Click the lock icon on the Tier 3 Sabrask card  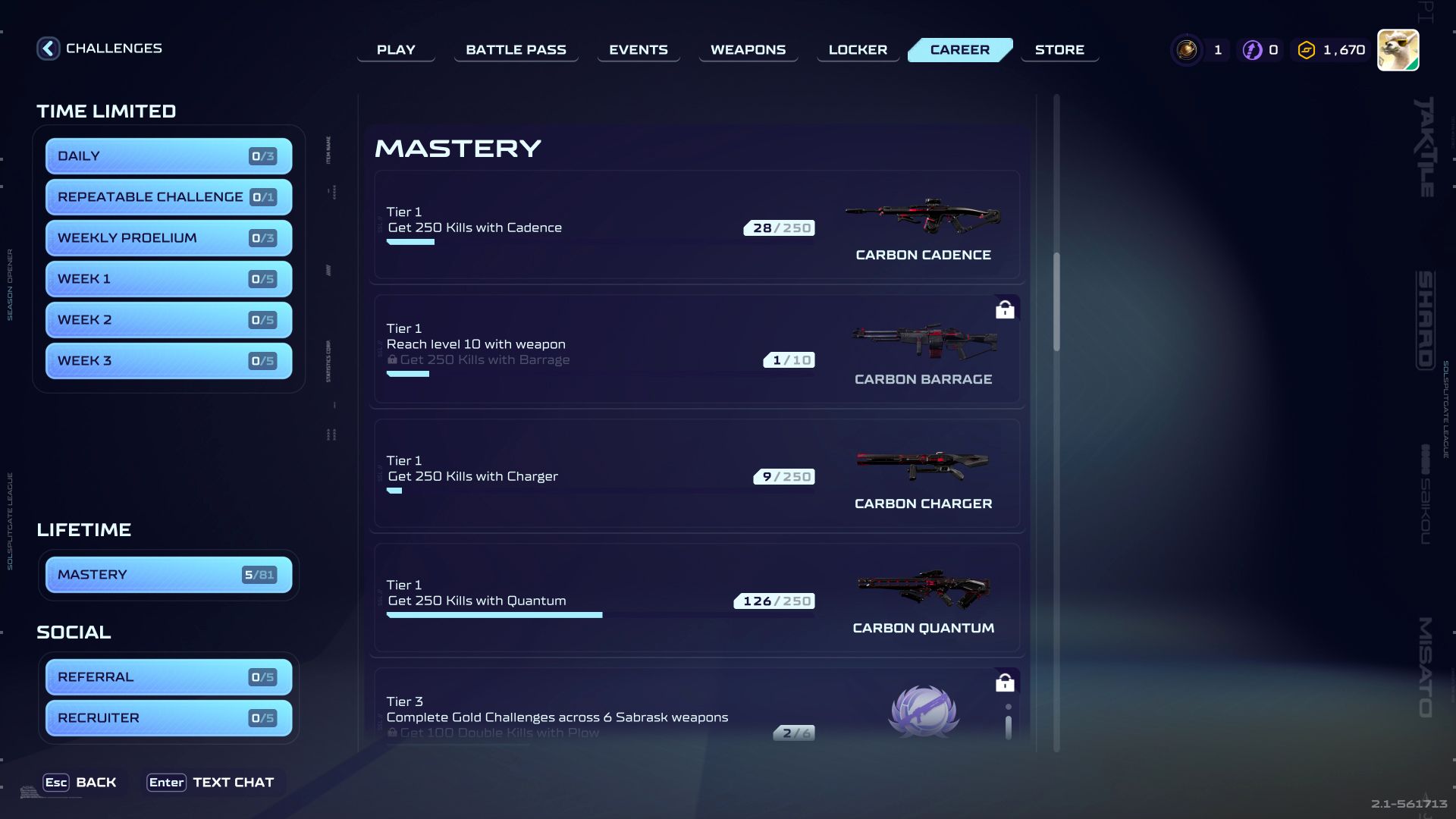[1005, 682]
